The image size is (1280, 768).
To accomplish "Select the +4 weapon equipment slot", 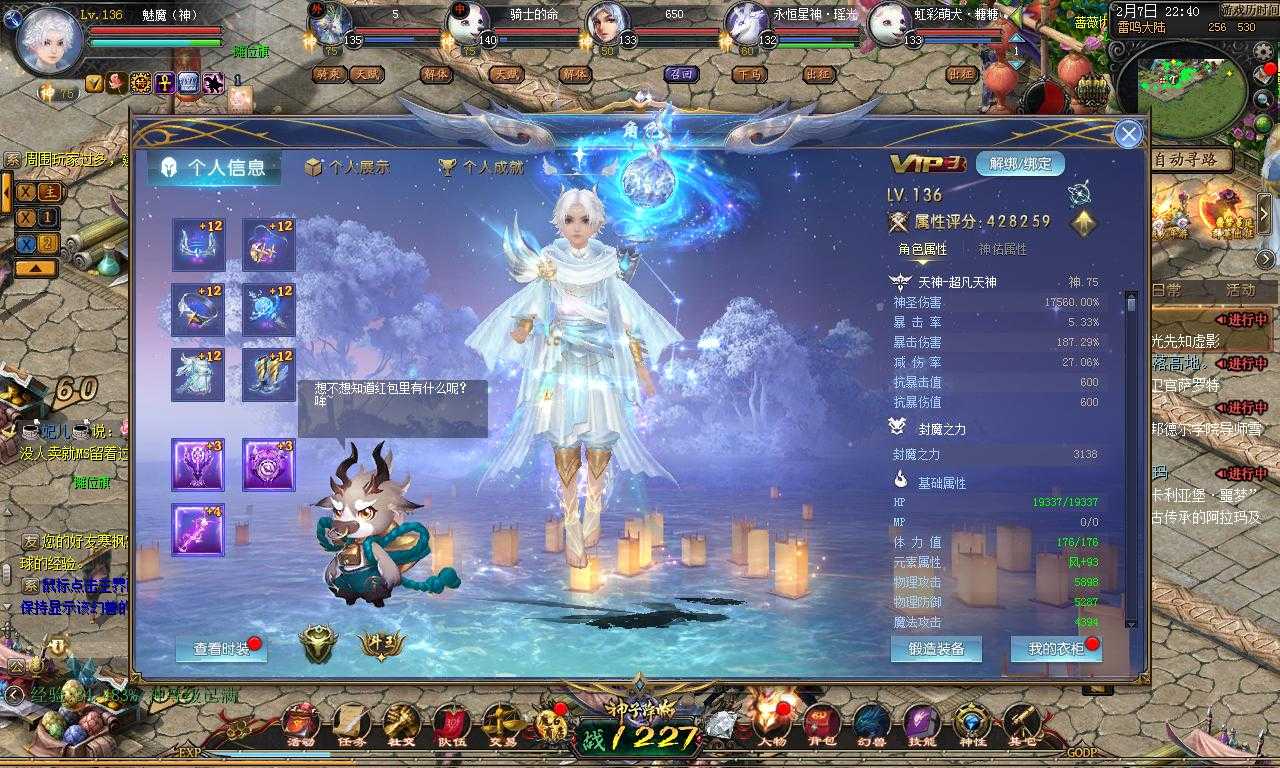I will (197, 530).
